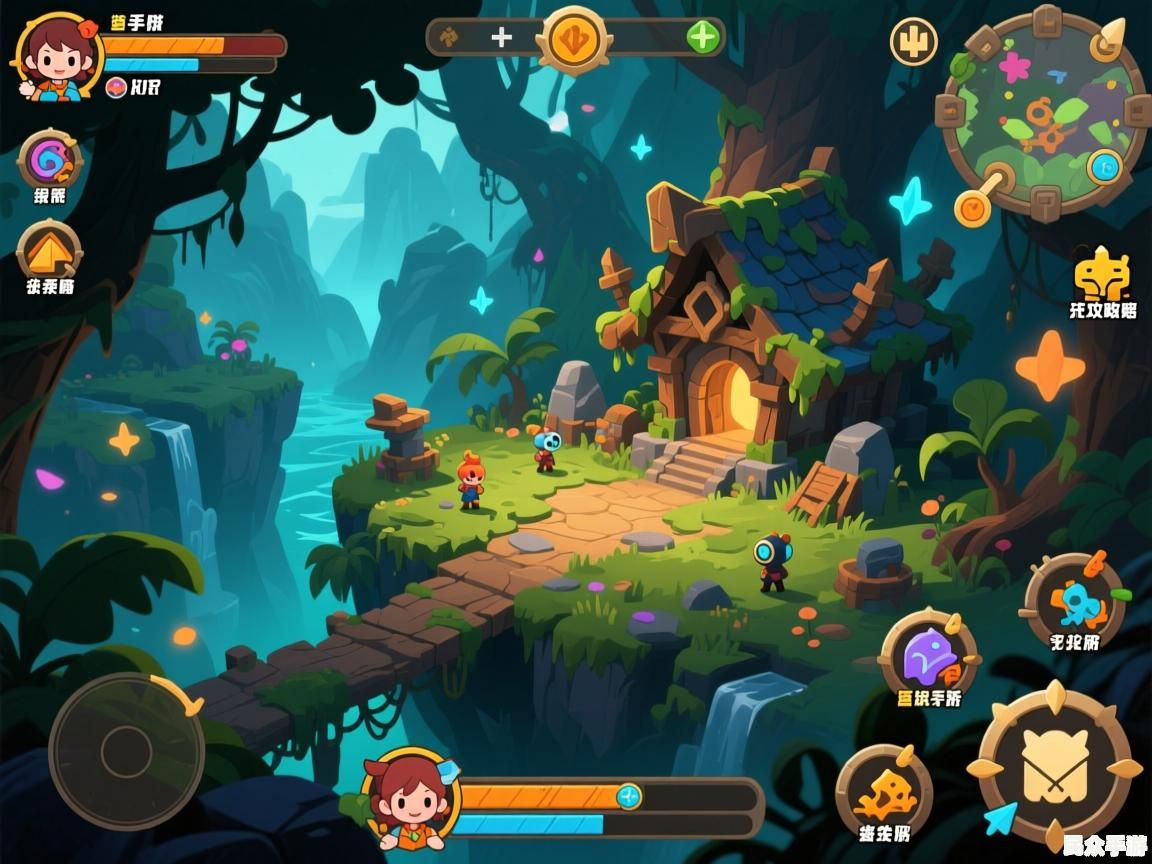The height and width of the screenshot is (864, 1152).
Task: Open the yellow creature icon menu
Action: pyautogui.click(x=1101, y=272)
